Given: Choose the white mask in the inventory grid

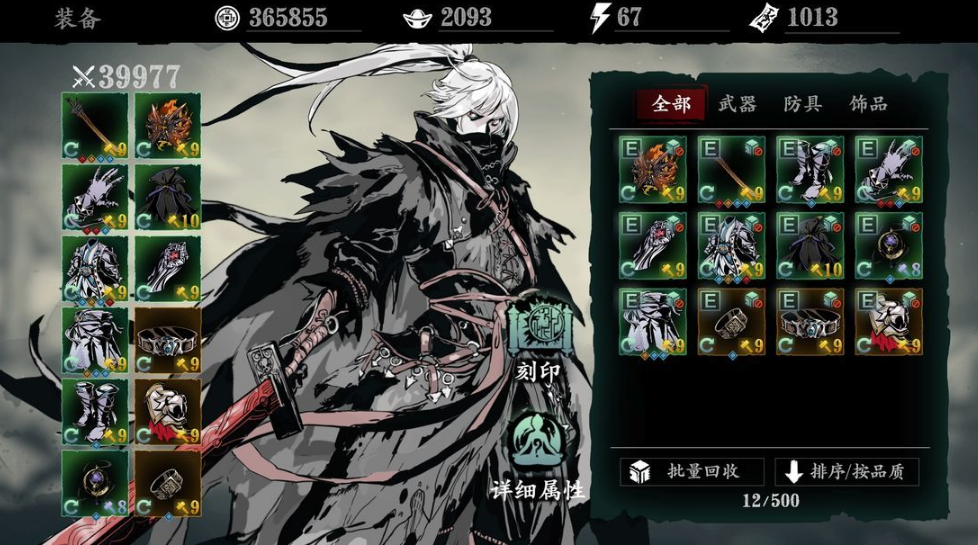Looking at the screenshot, I should click(x=888, y=322).
